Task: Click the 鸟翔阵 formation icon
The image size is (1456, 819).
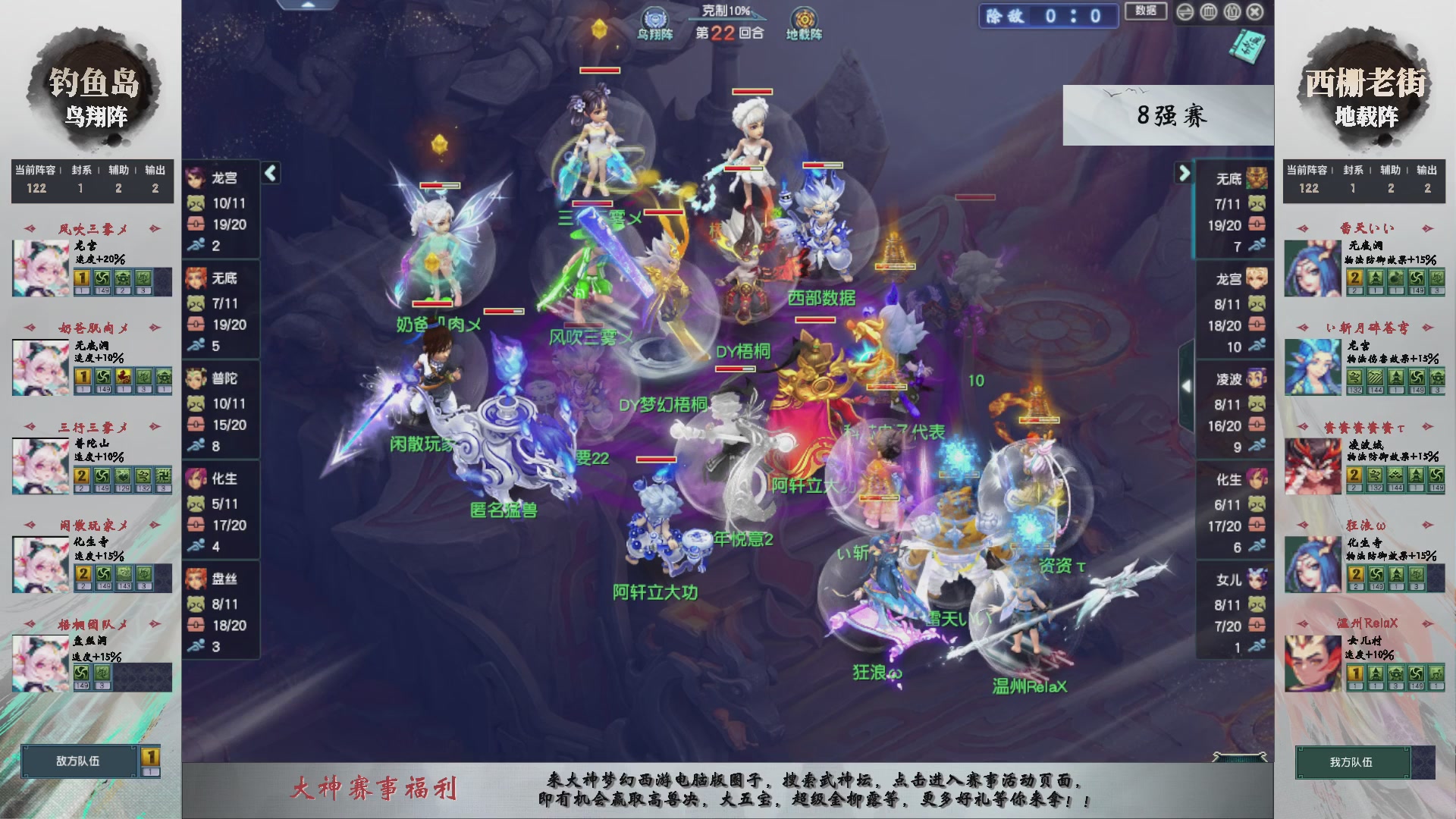Action: click(x=654, y=19)
